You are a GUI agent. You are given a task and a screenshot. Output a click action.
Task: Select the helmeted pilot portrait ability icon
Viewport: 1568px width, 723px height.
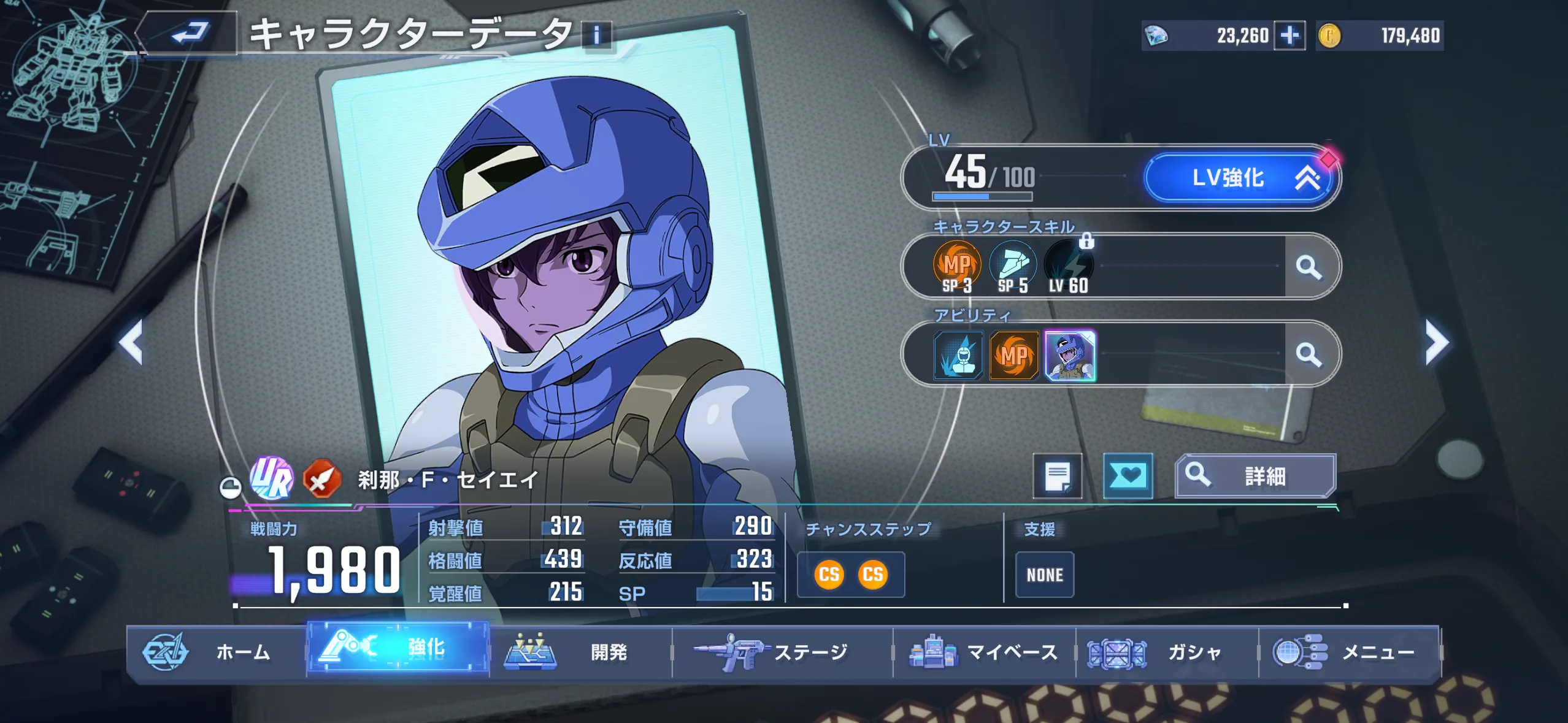pyautogui.click(x=1069, y=355)
